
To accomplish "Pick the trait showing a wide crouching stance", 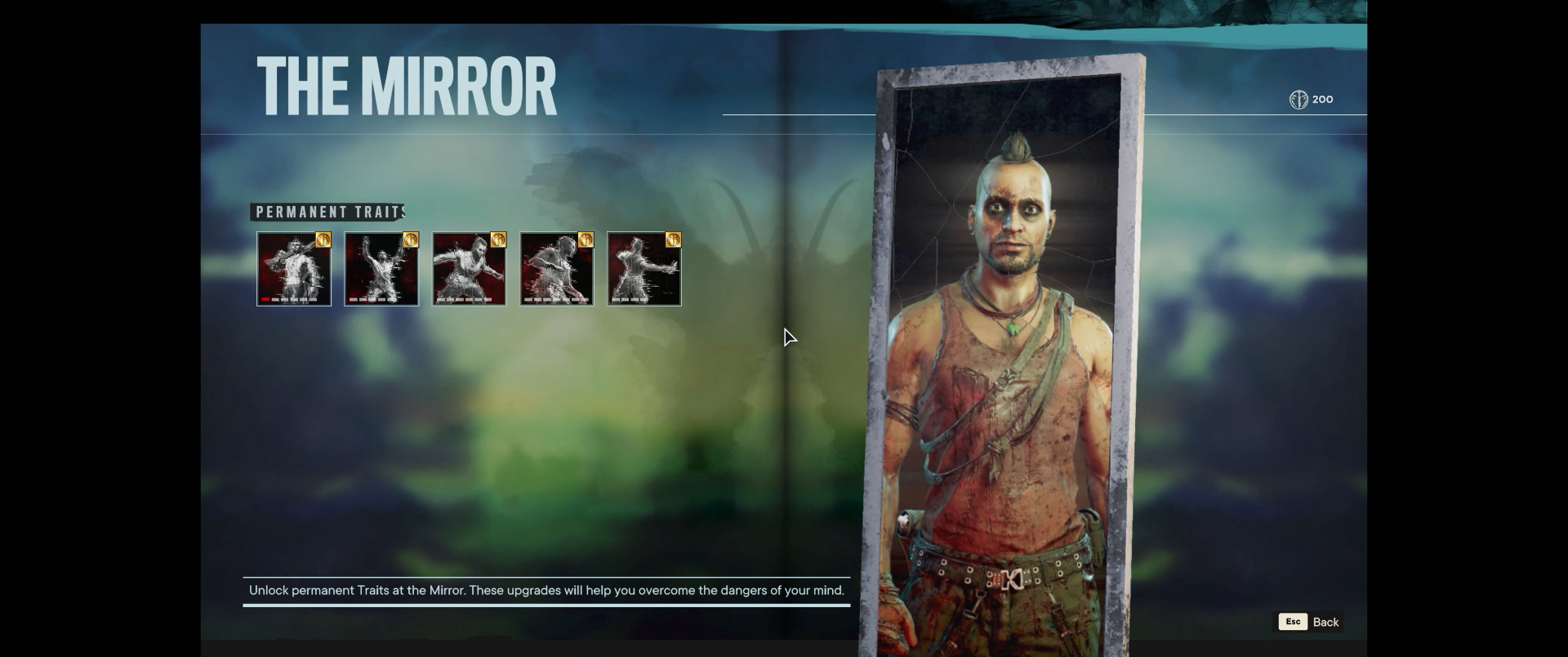I will (469, 269).
